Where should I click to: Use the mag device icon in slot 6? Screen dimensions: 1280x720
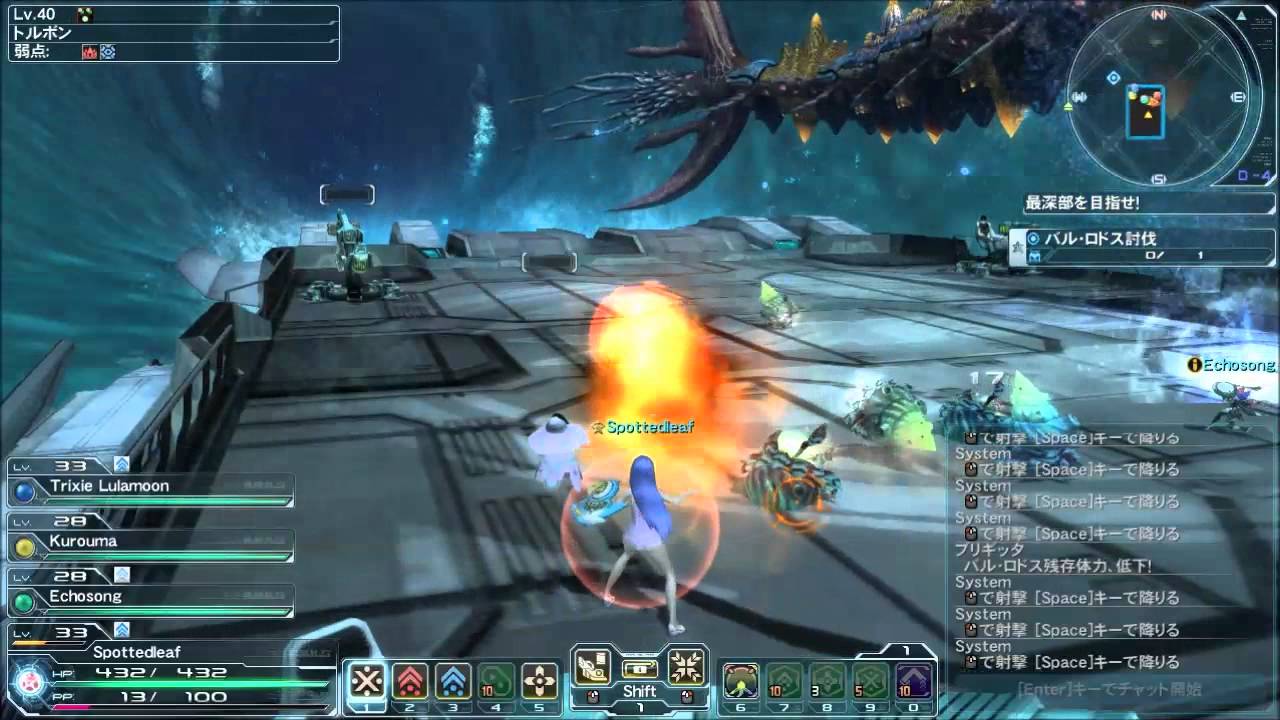741,681
